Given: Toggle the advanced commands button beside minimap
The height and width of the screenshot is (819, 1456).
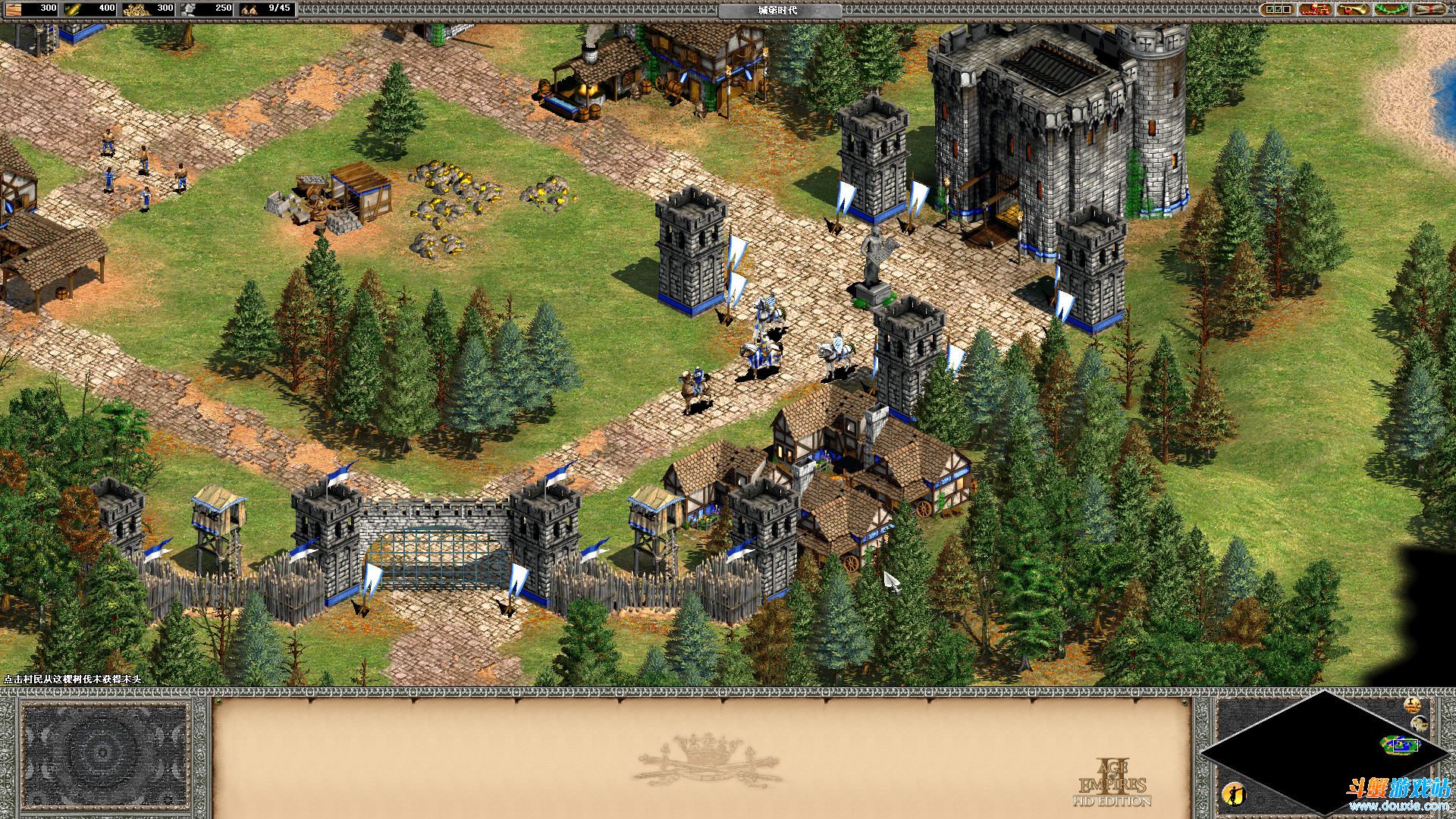Looking at the screenshot, I should point(1412,705).
